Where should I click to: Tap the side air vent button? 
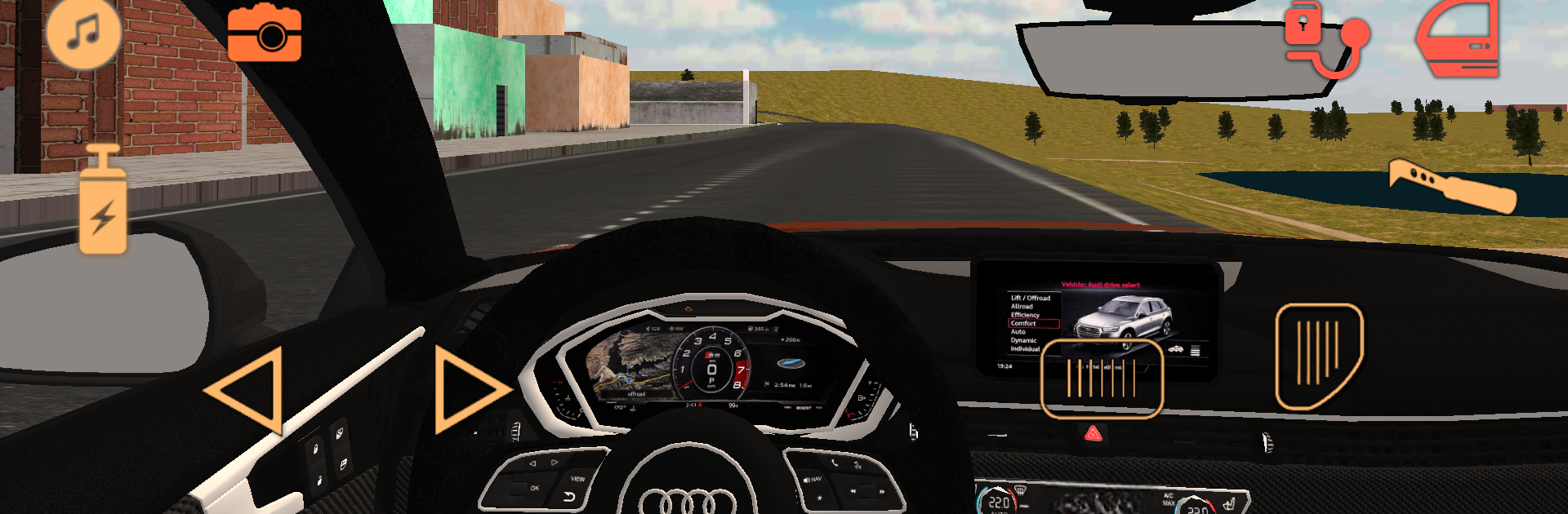coord(1318,355)
